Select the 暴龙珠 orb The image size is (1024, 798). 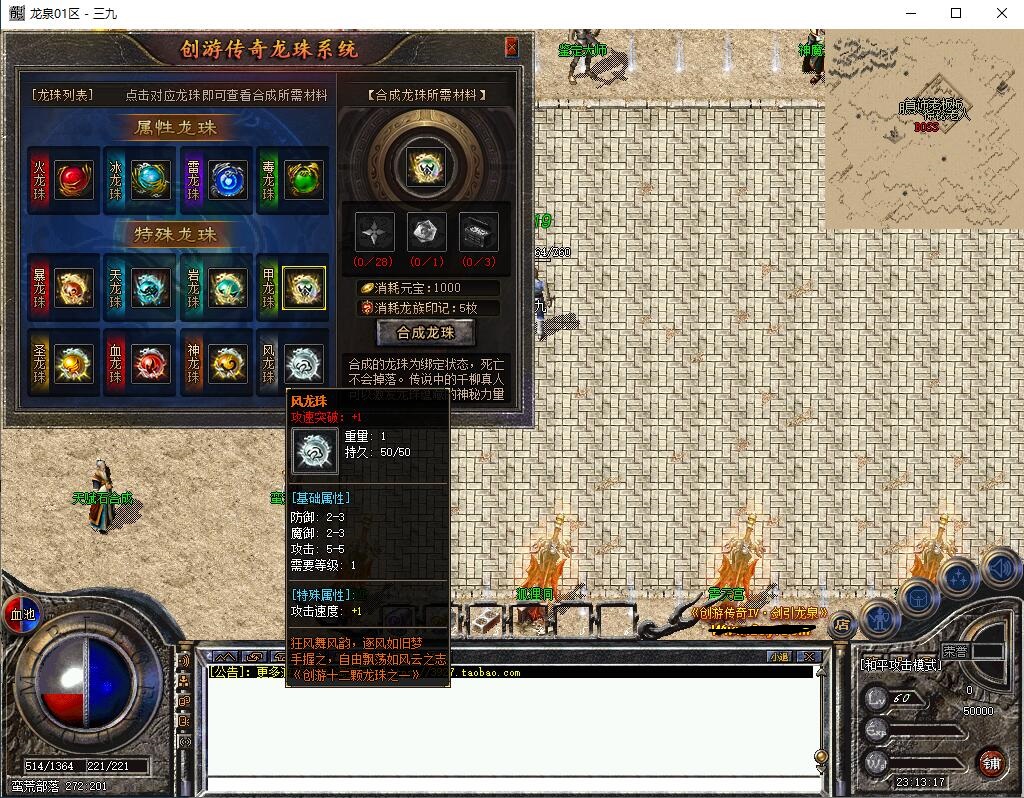pyautogui.click(x=73, y=288)
